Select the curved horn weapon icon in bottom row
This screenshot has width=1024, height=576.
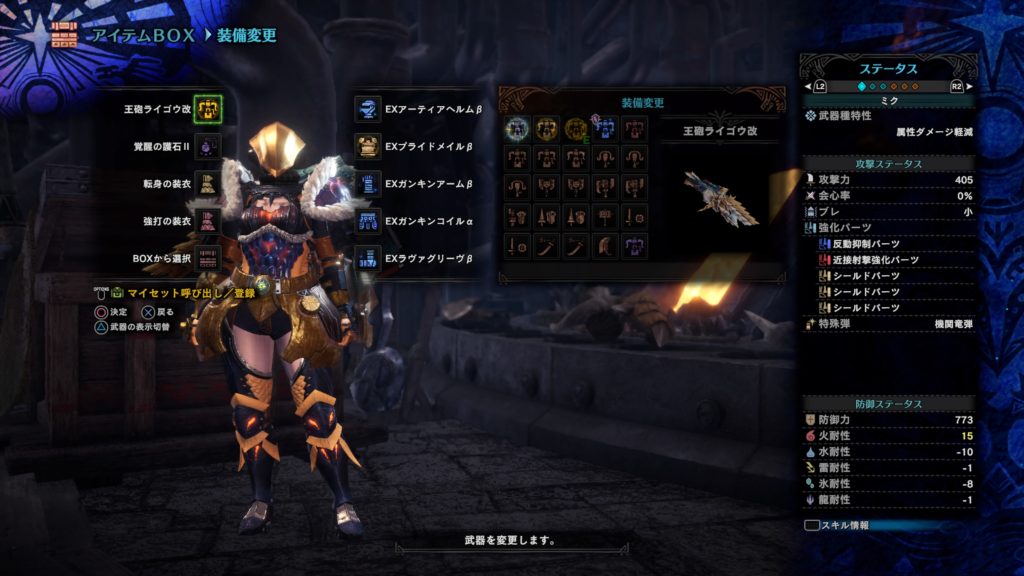(604, 245)
